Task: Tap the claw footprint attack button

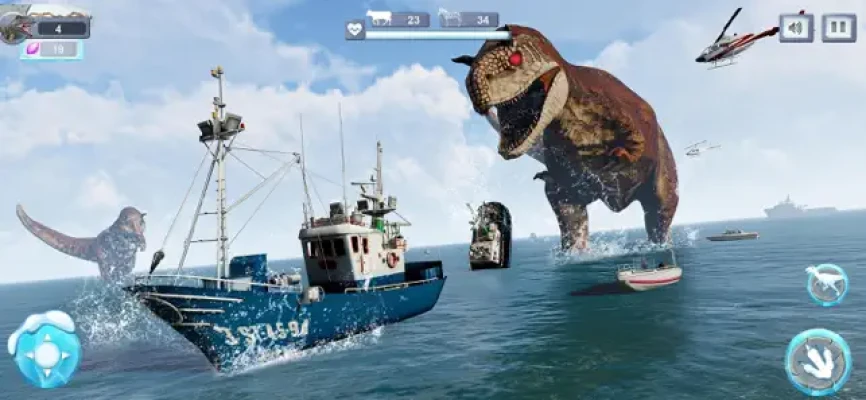Action: tap(818, 361)
